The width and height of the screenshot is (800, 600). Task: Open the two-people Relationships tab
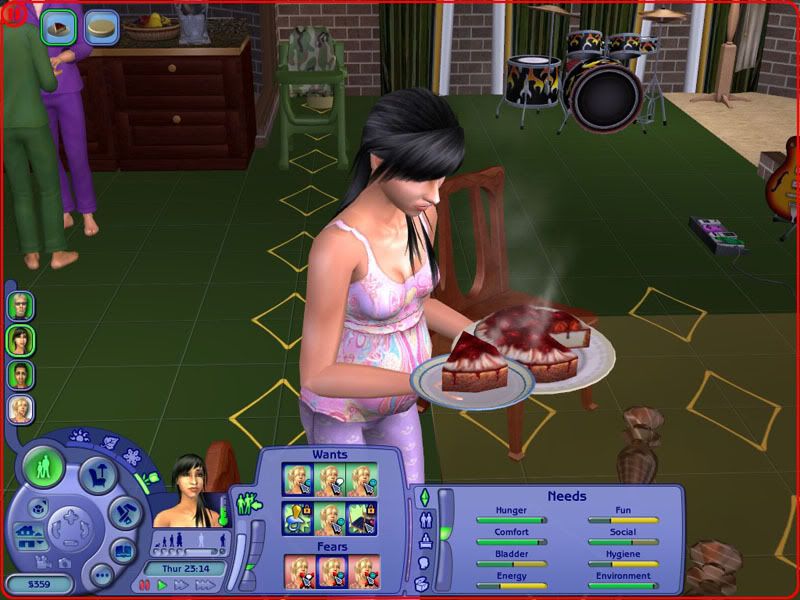point(423,519)
